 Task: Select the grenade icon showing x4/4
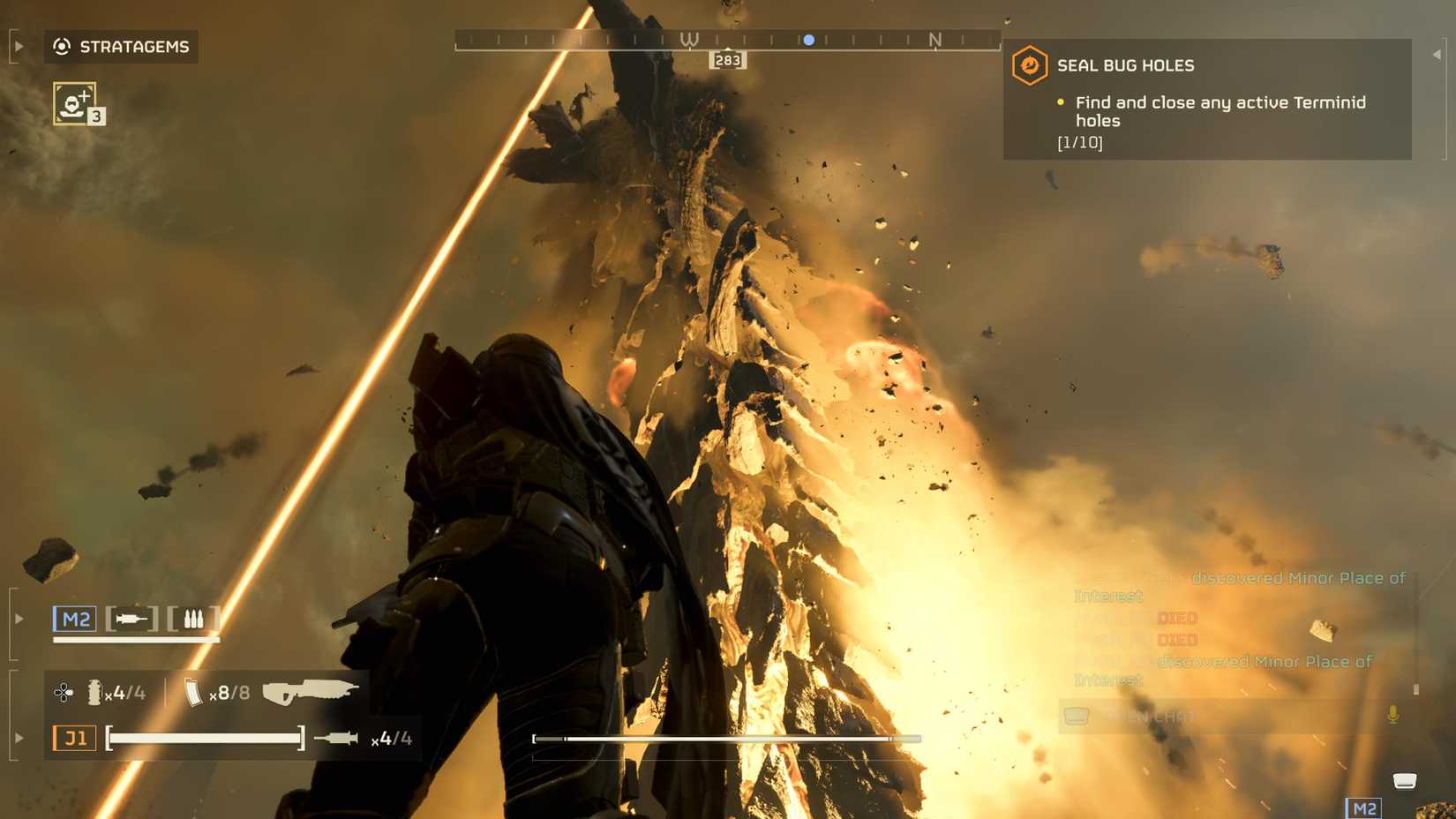pyautogui.click(x=94, y=692)
